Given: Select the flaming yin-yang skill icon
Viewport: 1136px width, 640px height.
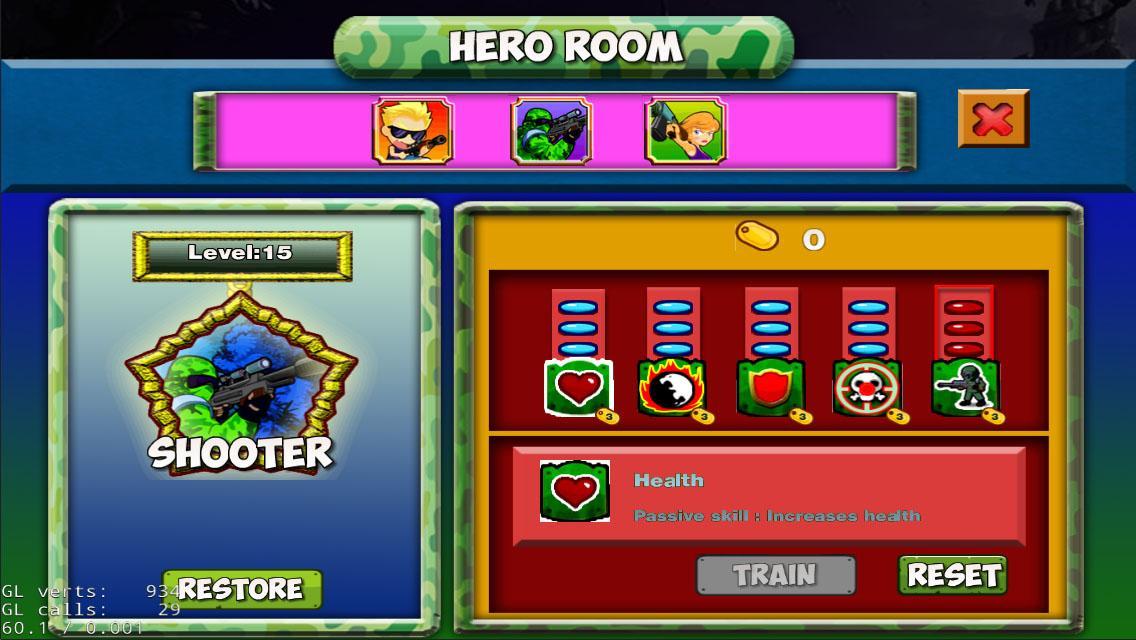Looking at the screenshot, I should [x=672, y=388].
